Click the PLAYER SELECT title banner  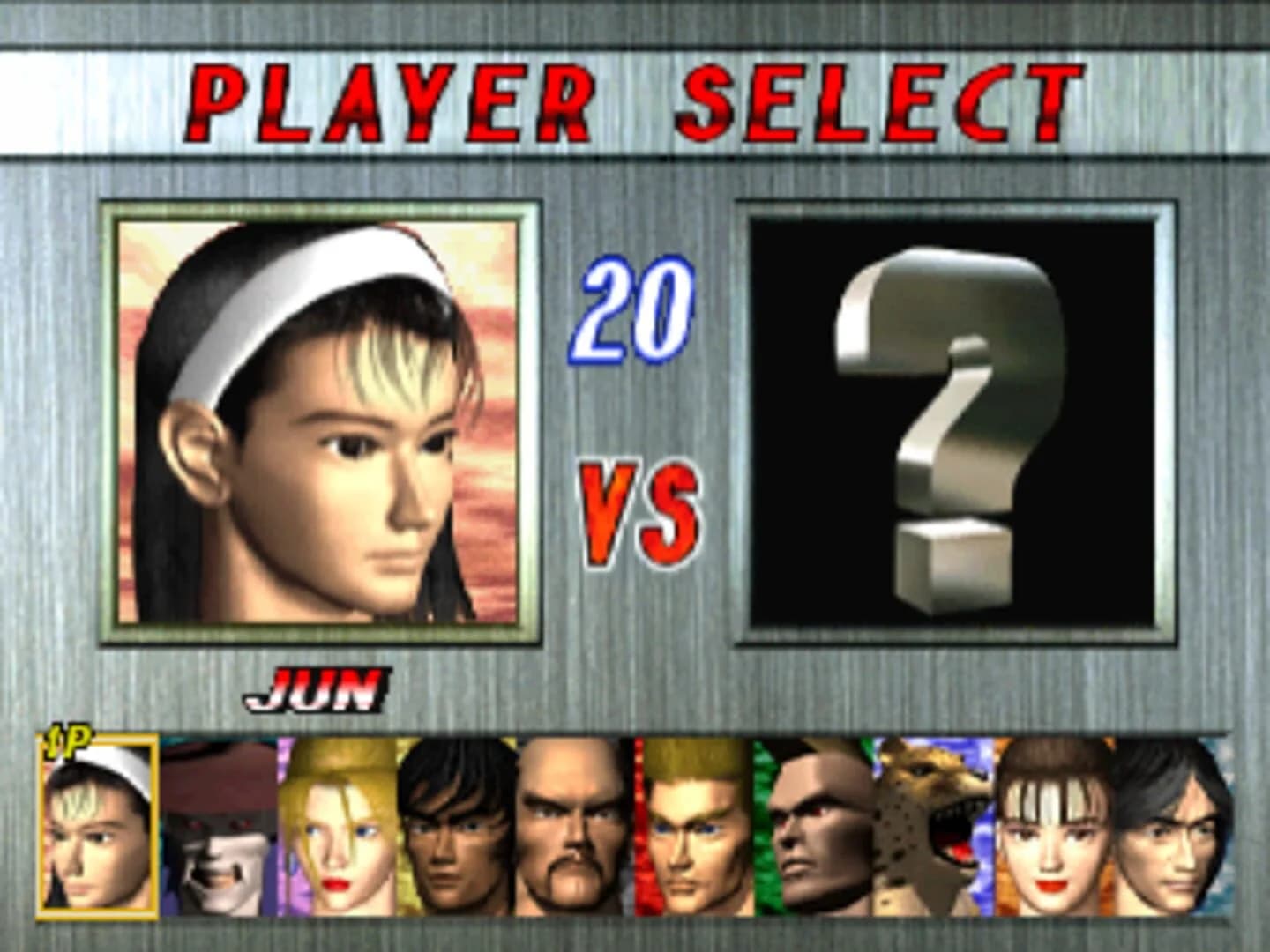click(633, 97)
